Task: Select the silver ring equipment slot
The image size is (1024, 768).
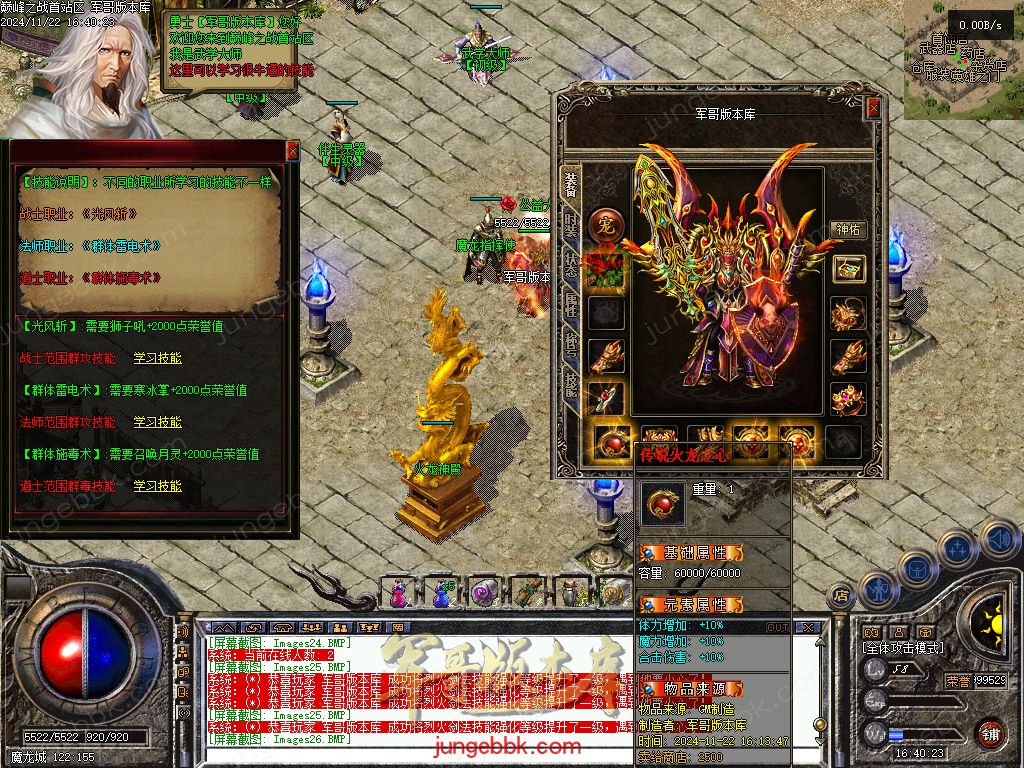Action: click(605, 398)
